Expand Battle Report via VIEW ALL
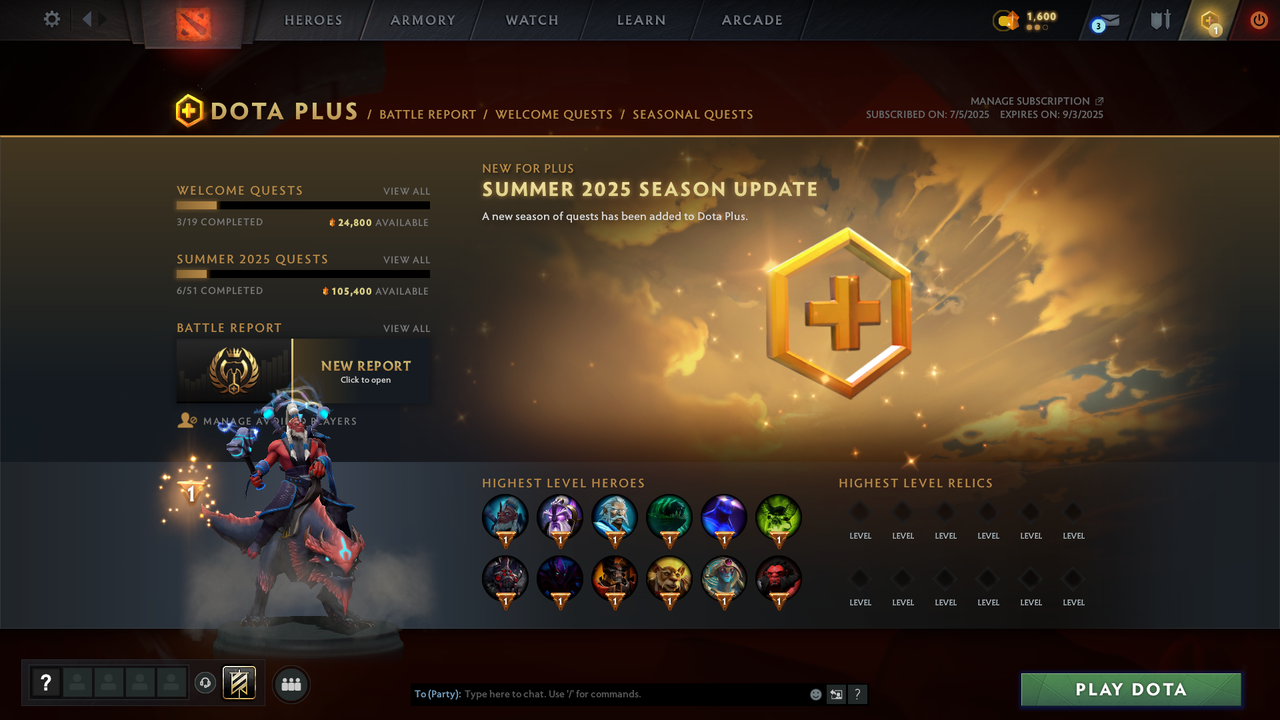This screenshot has width=1280, height=720. (406, 328)
